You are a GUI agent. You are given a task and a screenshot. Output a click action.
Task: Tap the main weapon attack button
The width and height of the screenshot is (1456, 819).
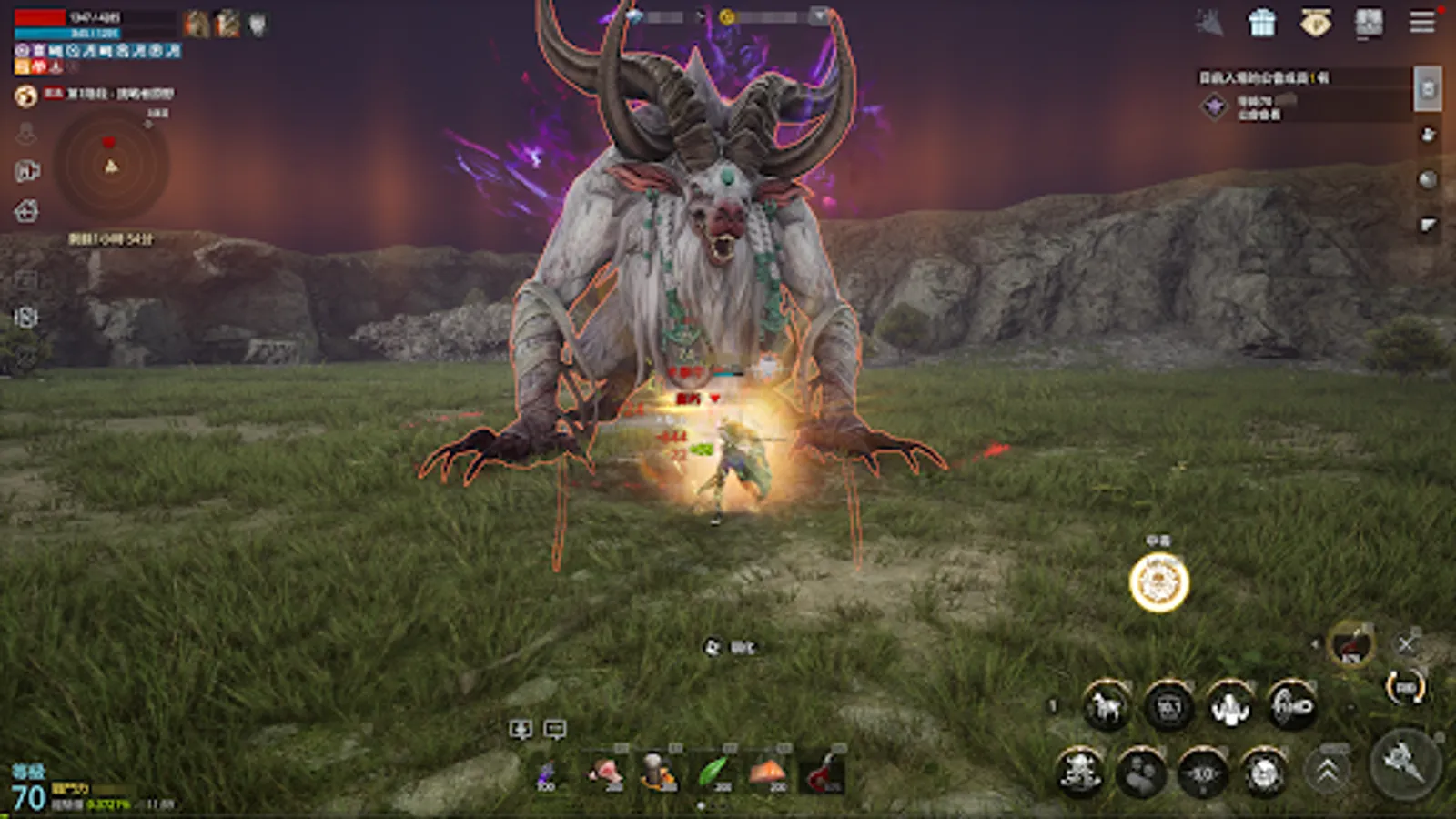pyautogui.click(x=1405, y=763)
